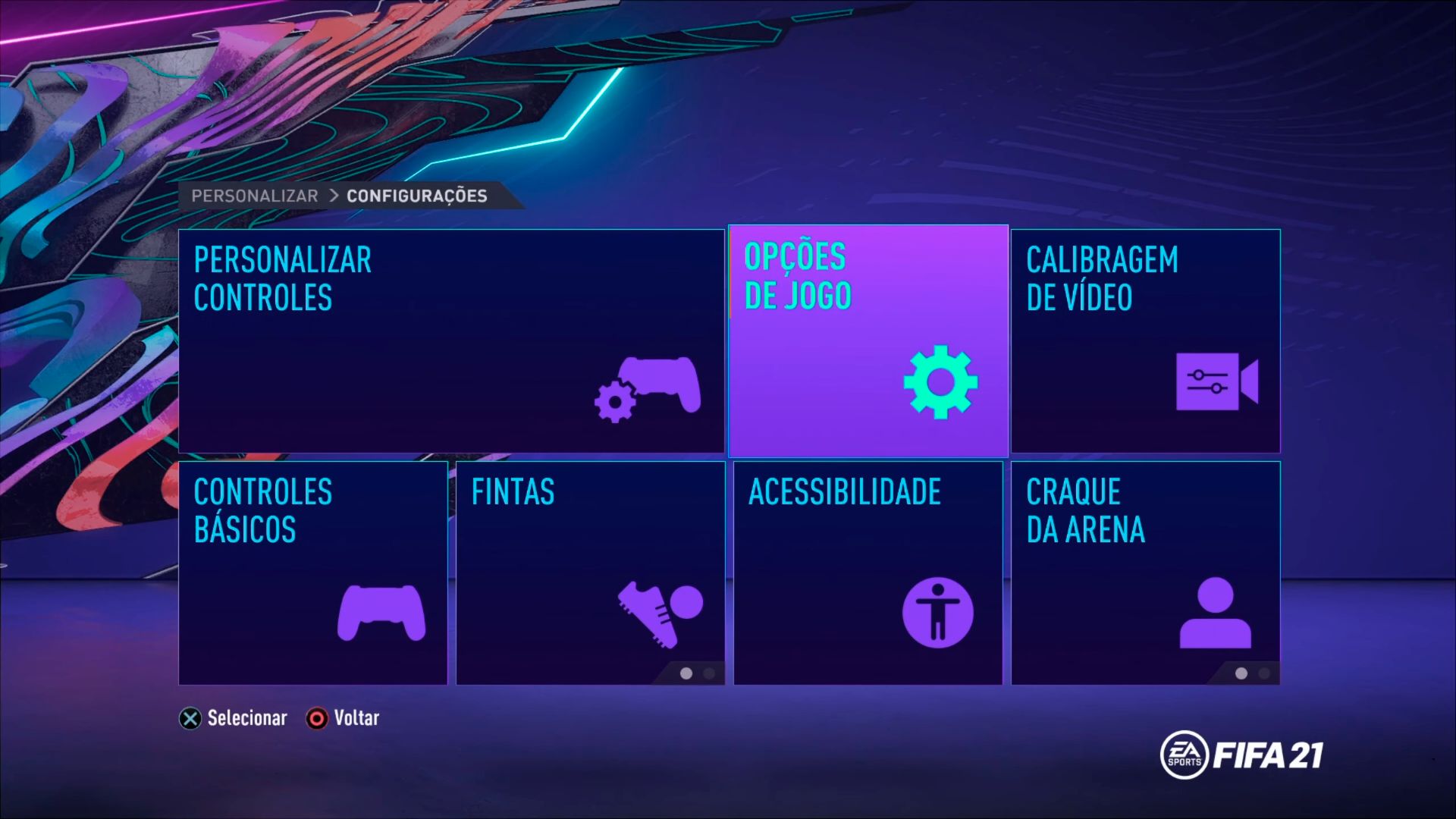The height and width of the screenshot is (819, 1456).
Task: Click the accessibility person icon on Acessibilidade
Action: coord(939,614)
